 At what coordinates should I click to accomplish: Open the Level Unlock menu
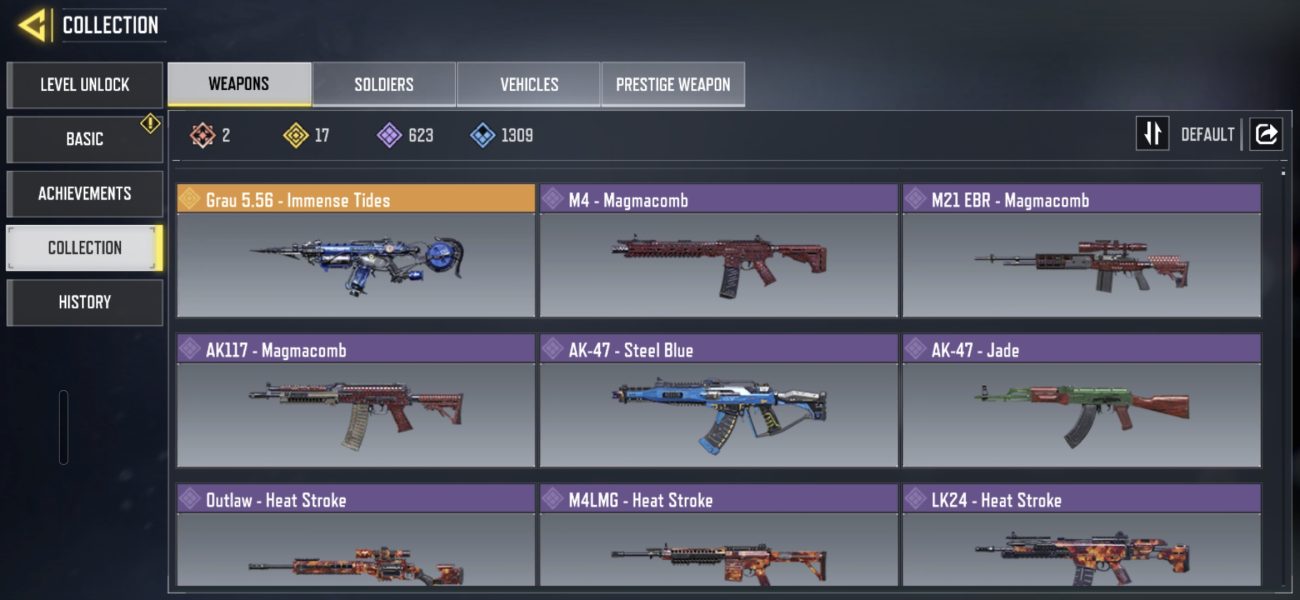coord(84,85)
